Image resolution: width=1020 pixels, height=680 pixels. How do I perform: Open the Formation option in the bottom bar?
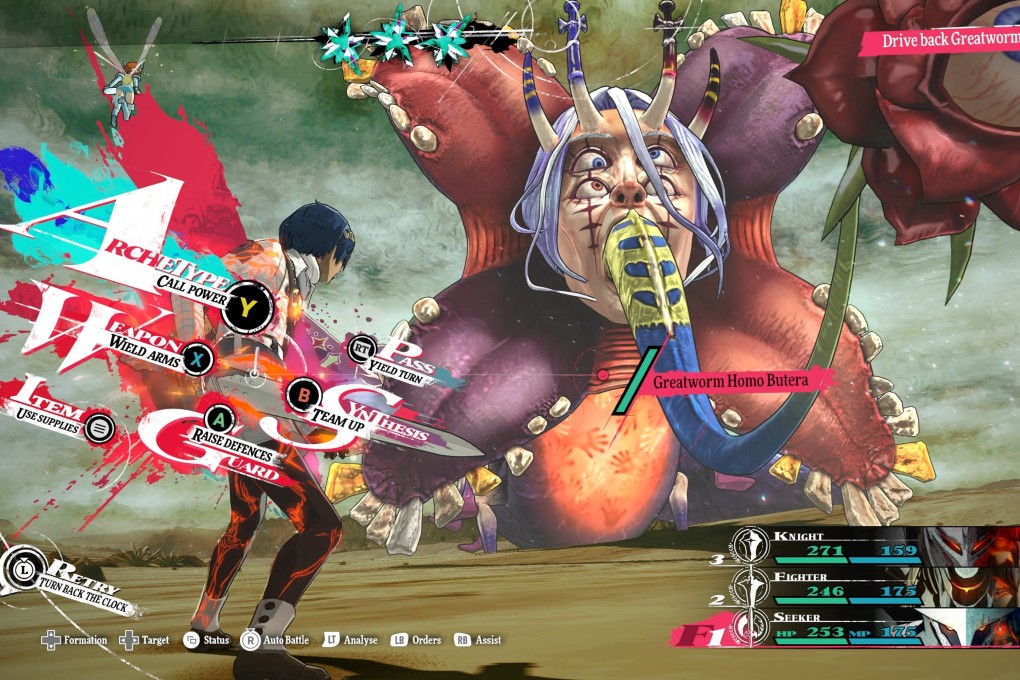(74, 640)
